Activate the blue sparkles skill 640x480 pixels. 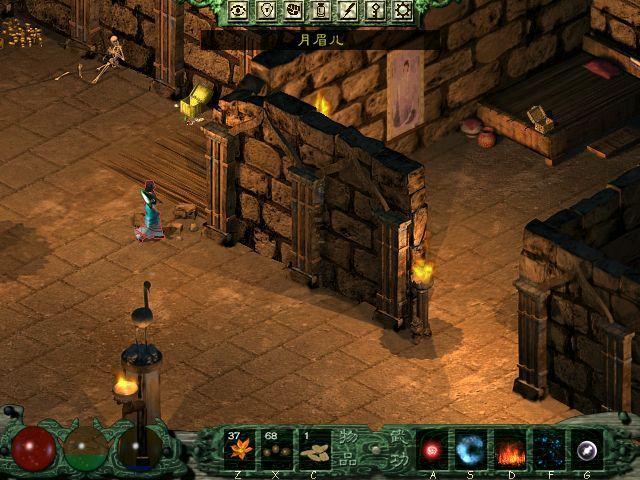coord(546,447)
